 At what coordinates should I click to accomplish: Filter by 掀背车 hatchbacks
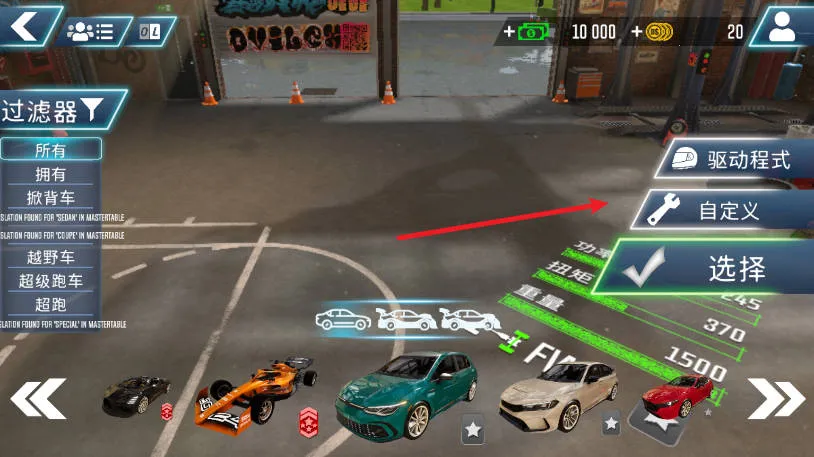click(51, 197)
